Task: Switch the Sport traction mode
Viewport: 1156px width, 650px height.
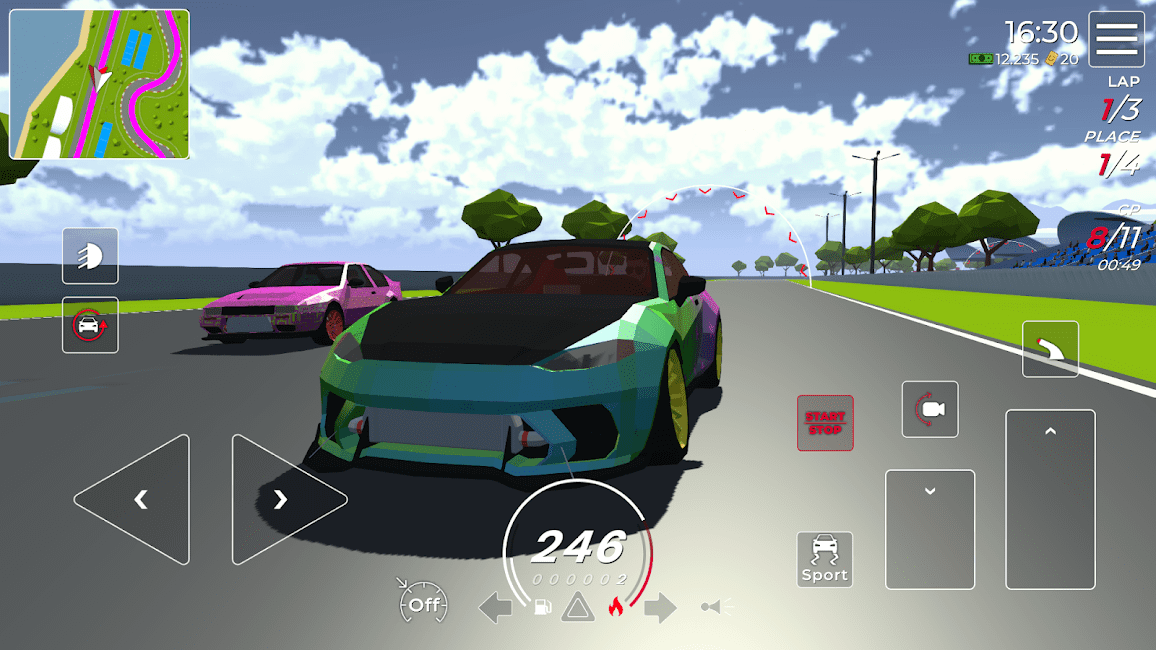Action: 825,559
